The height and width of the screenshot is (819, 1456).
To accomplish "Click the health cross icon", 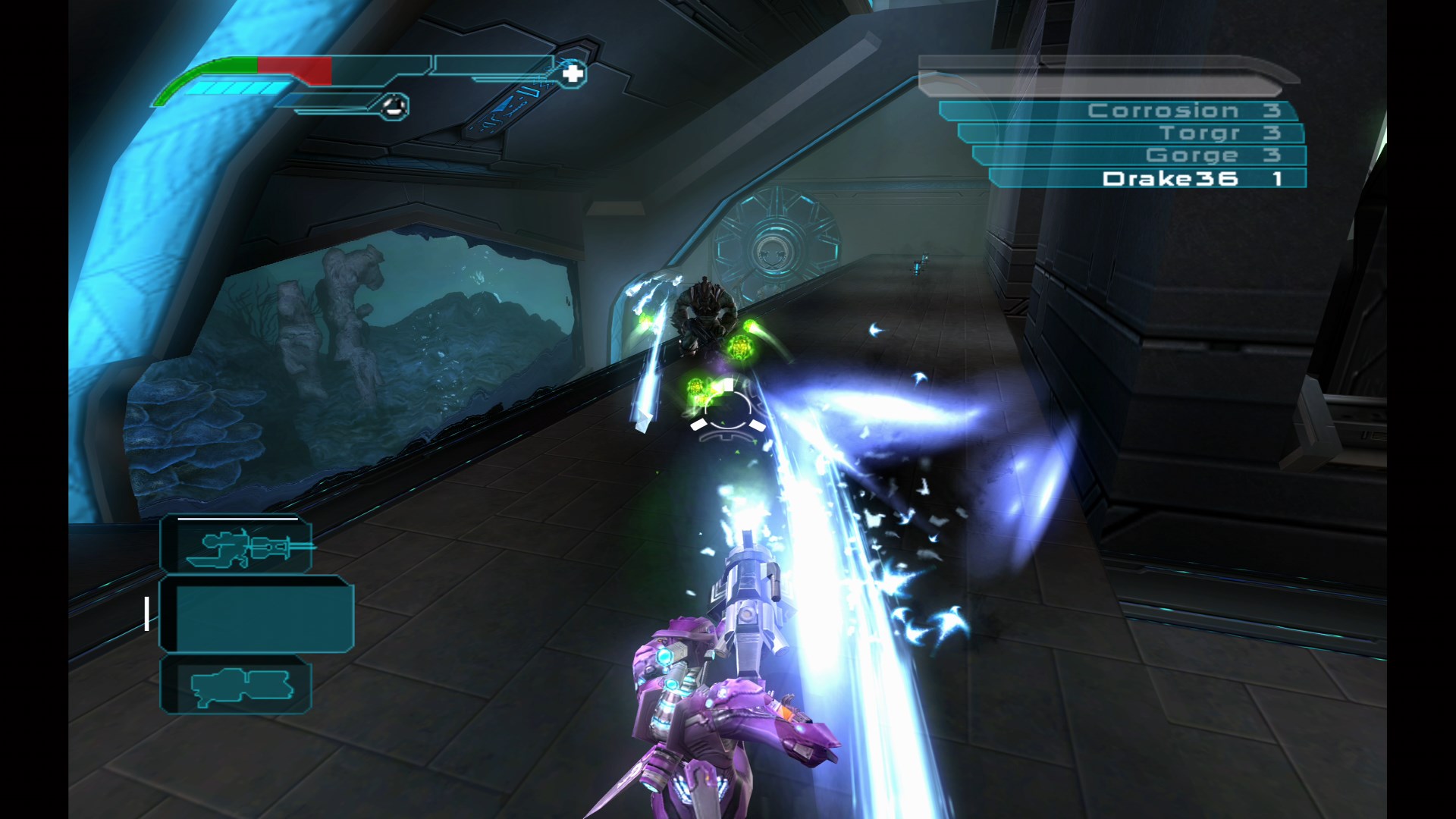I will (x=574, y=73).
